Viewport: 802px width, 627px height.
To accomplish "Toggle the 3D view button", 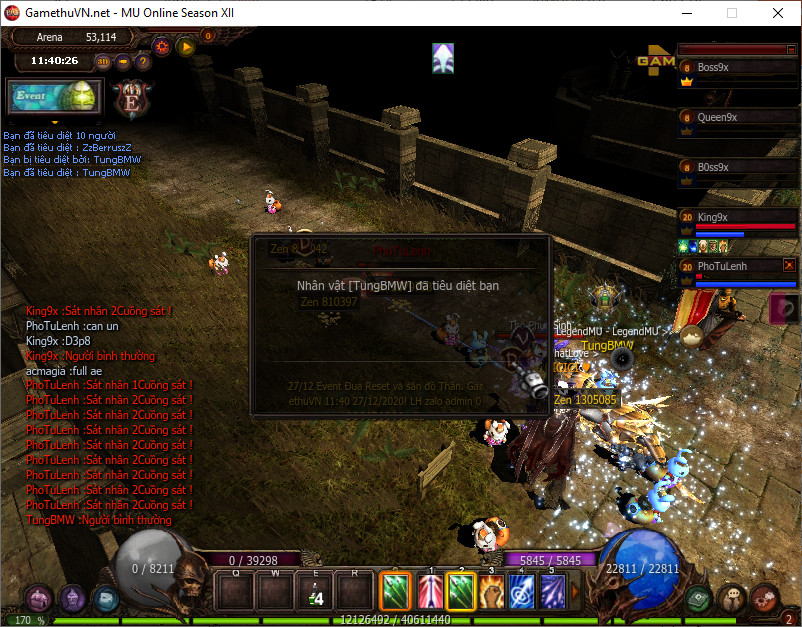I will pos(103,61).
